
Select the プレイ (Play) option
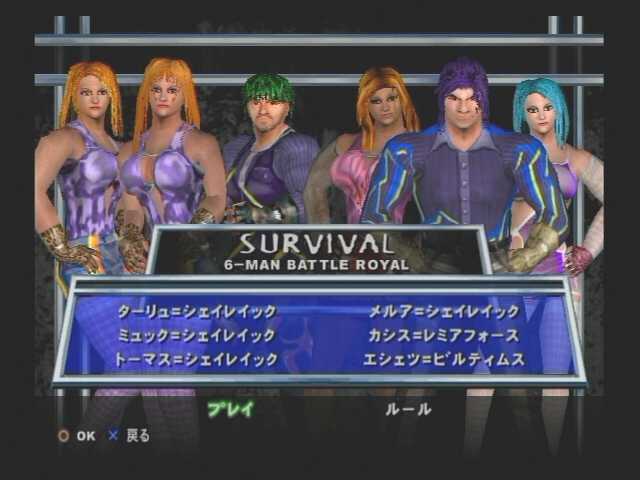pyautogui.click(x=231, y=408)
